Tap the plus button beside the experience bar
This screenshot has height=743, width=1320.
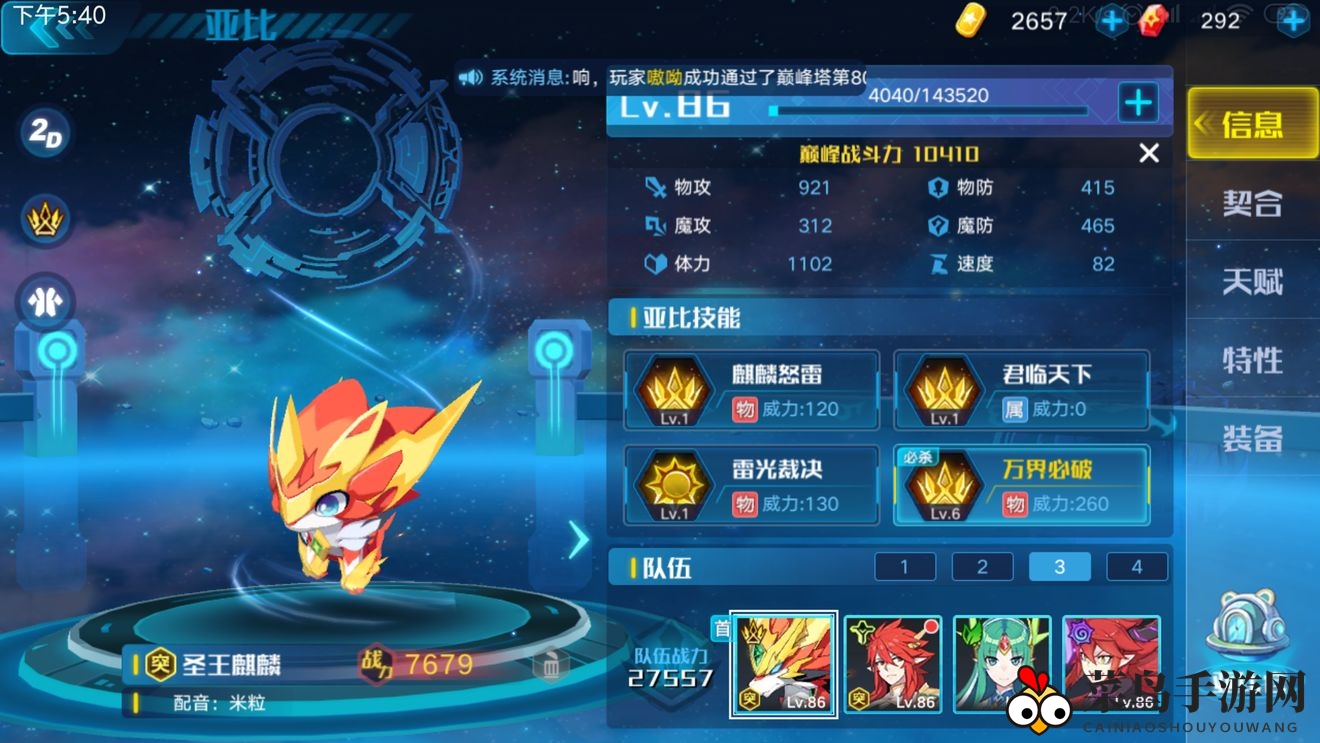click(1136, 103)
